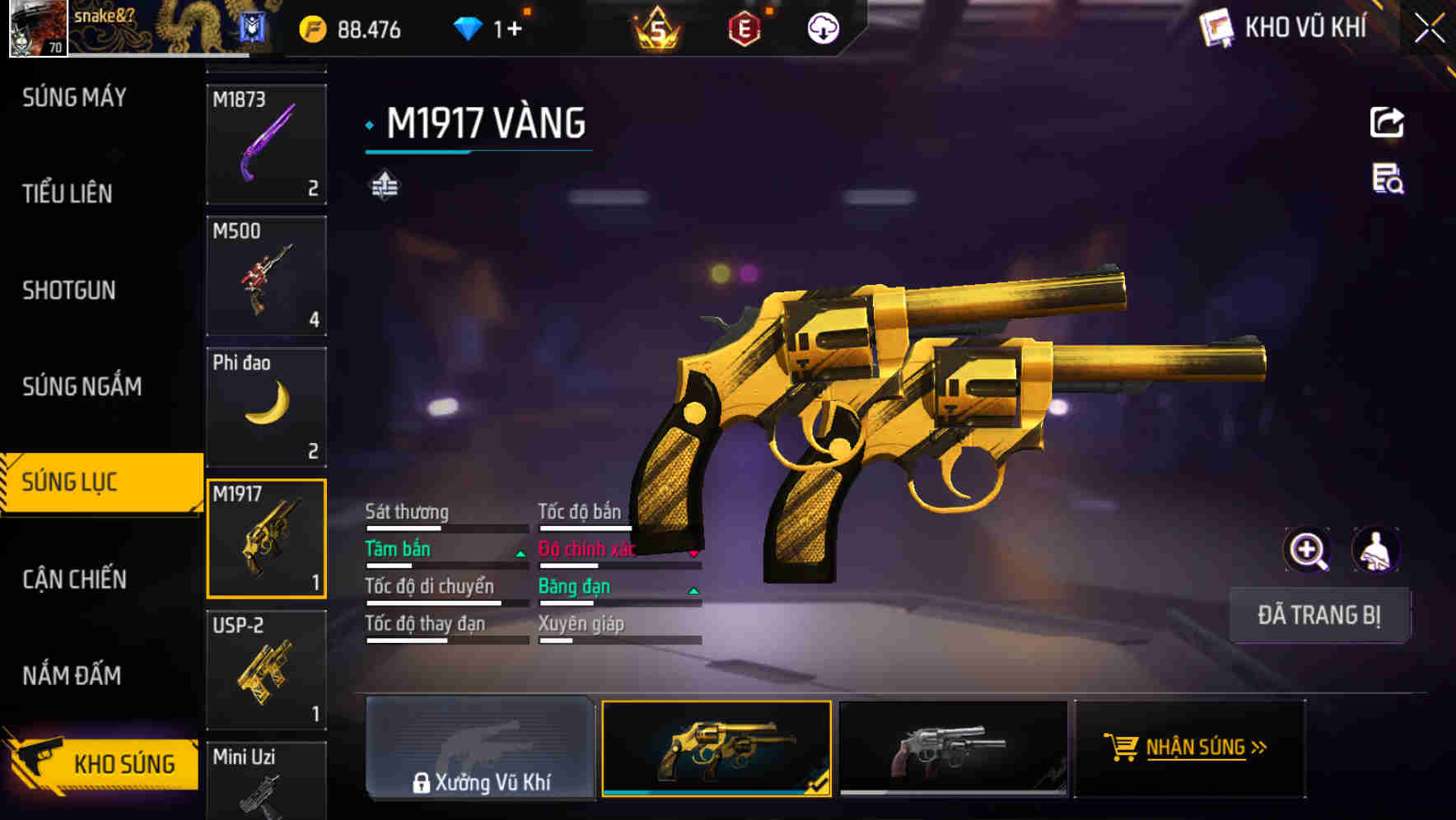Click the share weapon icon

1386,122
